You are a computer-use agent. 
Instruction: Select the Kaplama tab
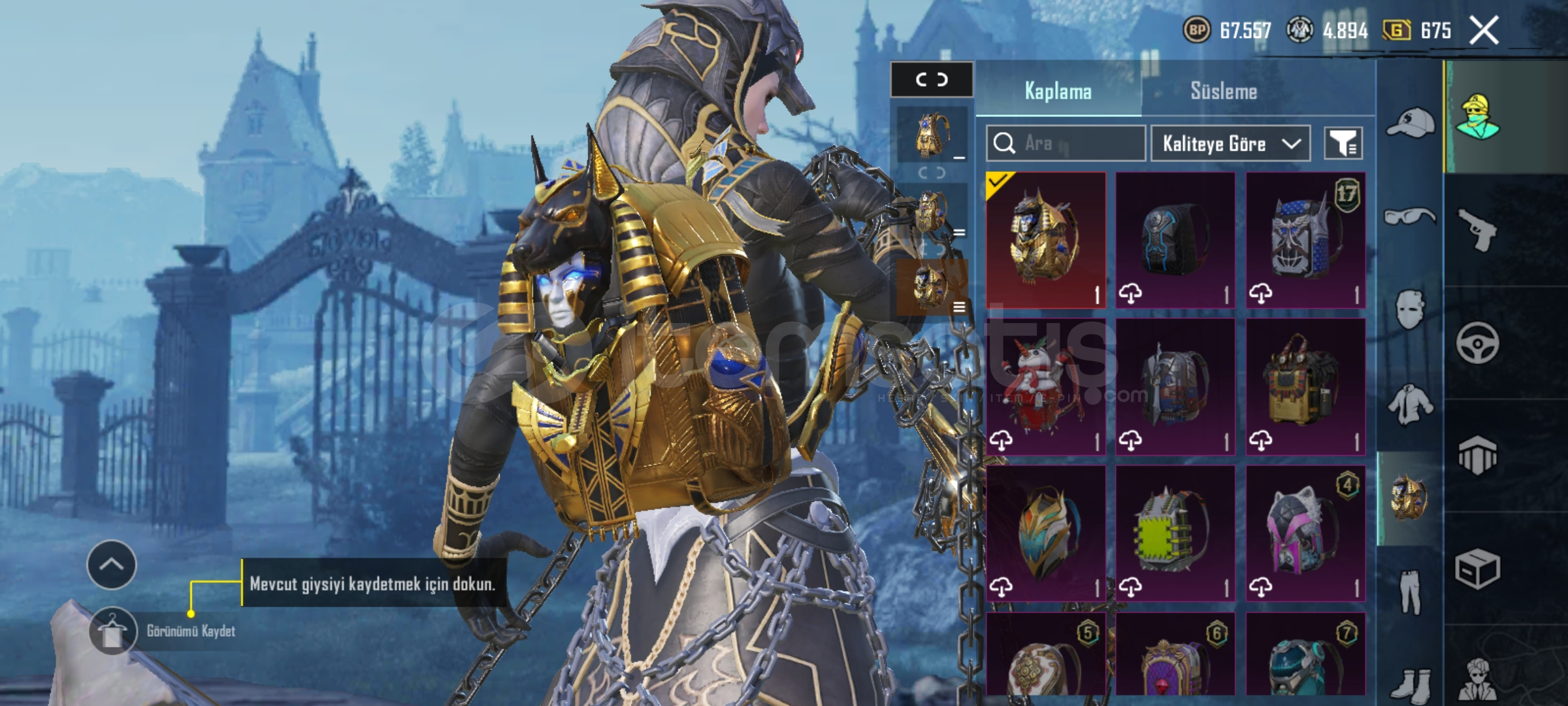[x=1058, y=92]
